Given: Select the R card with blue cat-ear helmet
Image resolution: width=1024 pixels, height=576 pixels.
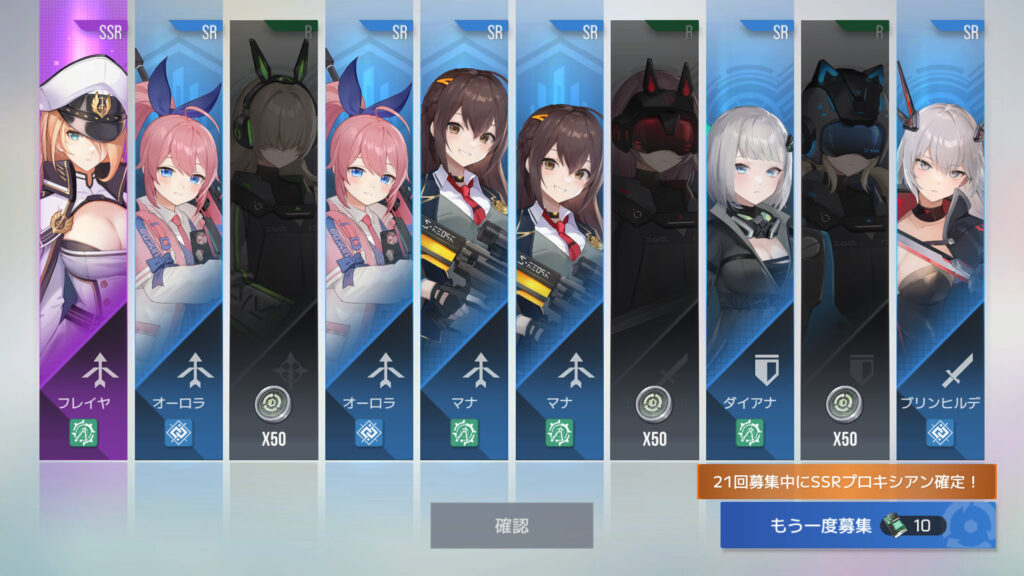Looking at the screenshot, I should [x=845, y=240].
